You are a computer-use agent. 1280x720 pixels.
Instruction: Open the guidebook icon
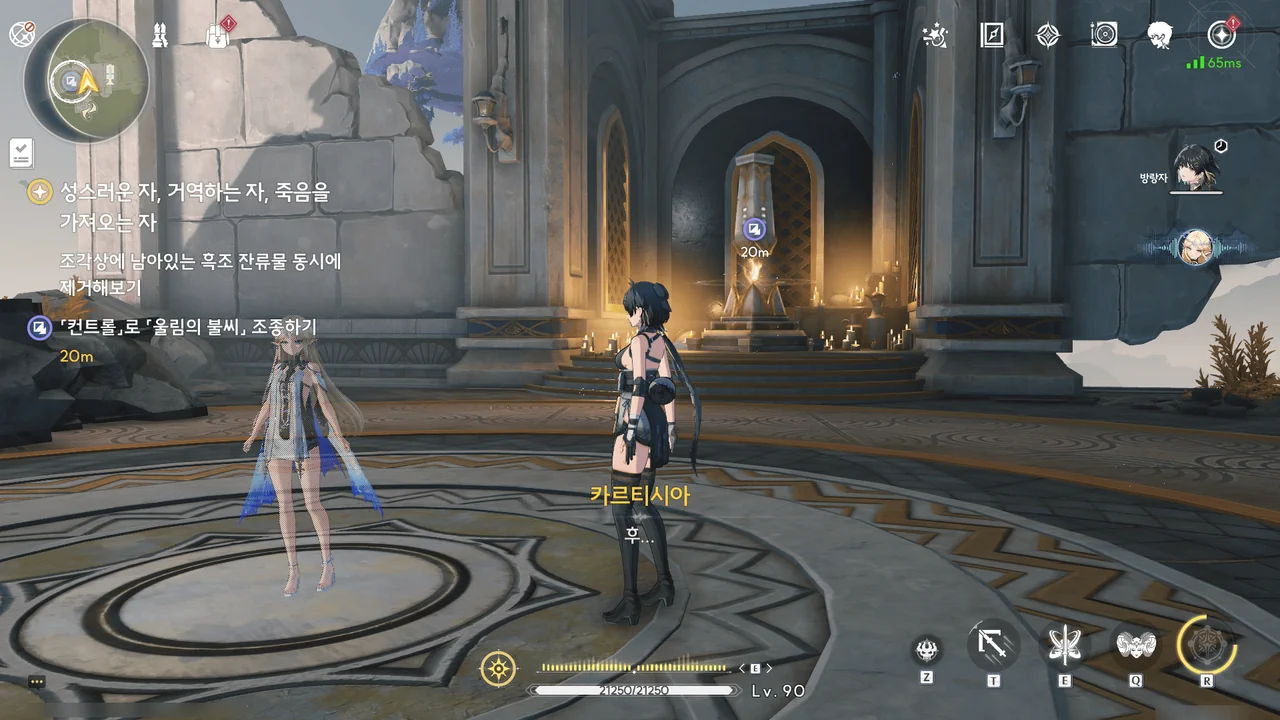pyautogui.click(x=991, y=35)
